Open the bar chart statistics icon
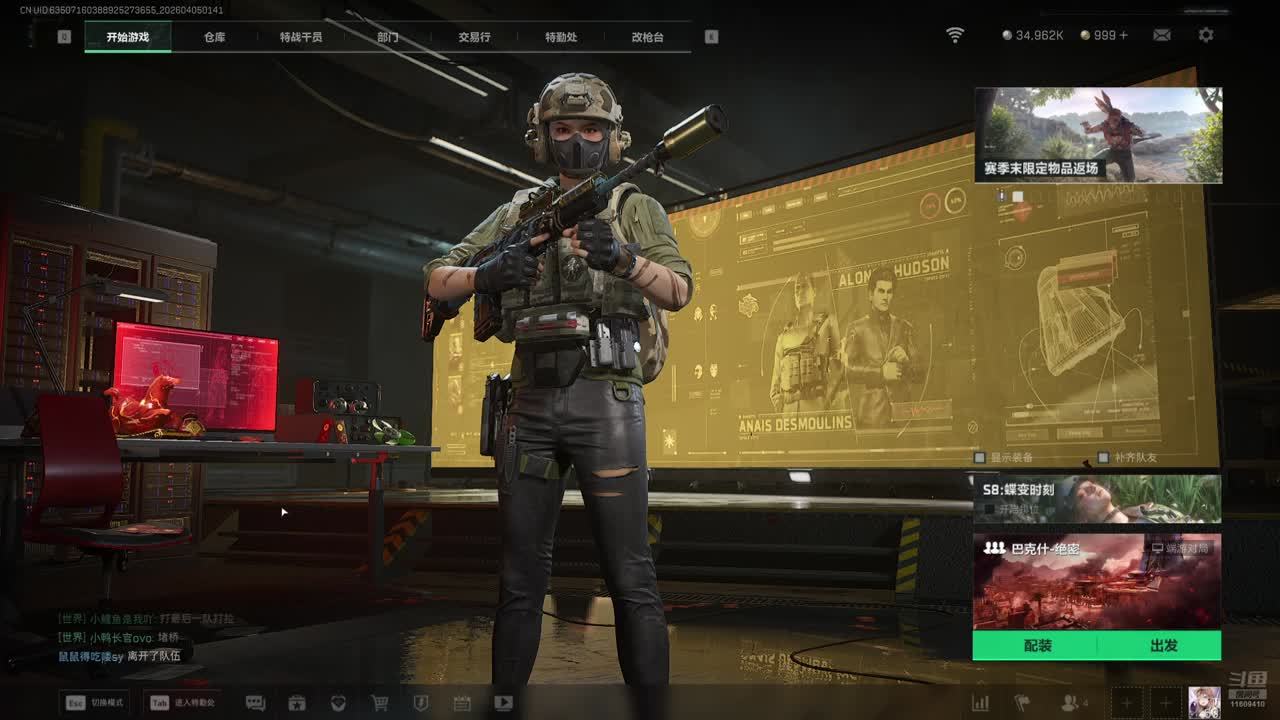1280x720 pixels. 981,703
